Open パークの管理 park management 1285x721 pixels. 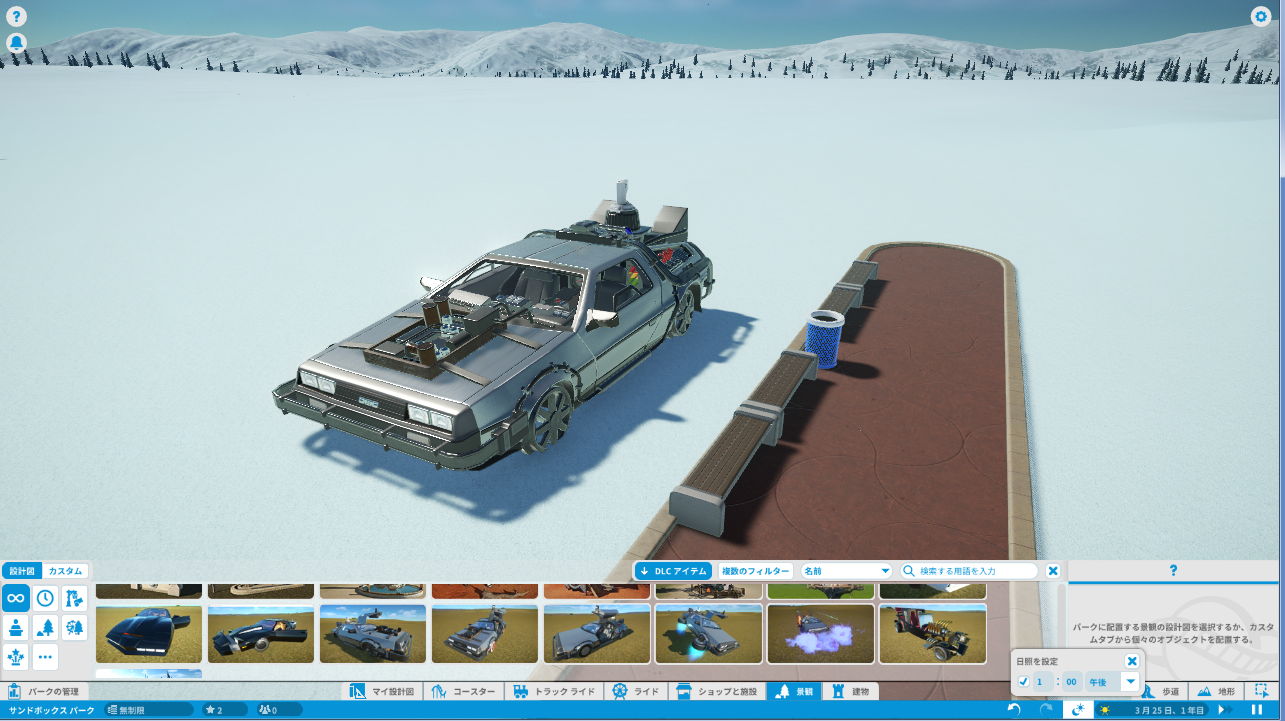[45, 691]
